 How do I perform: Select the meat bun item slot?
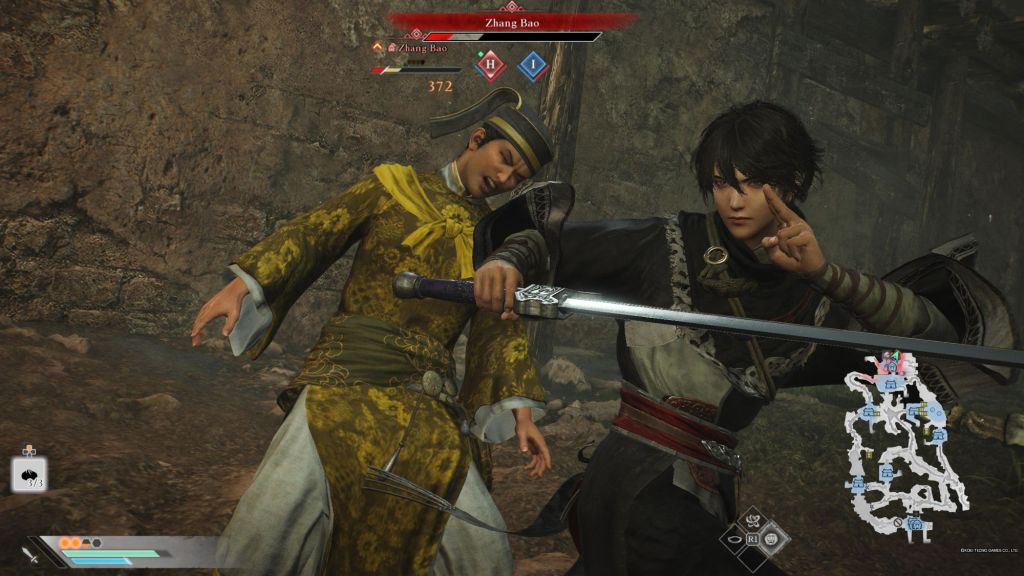tap(29, 474)
